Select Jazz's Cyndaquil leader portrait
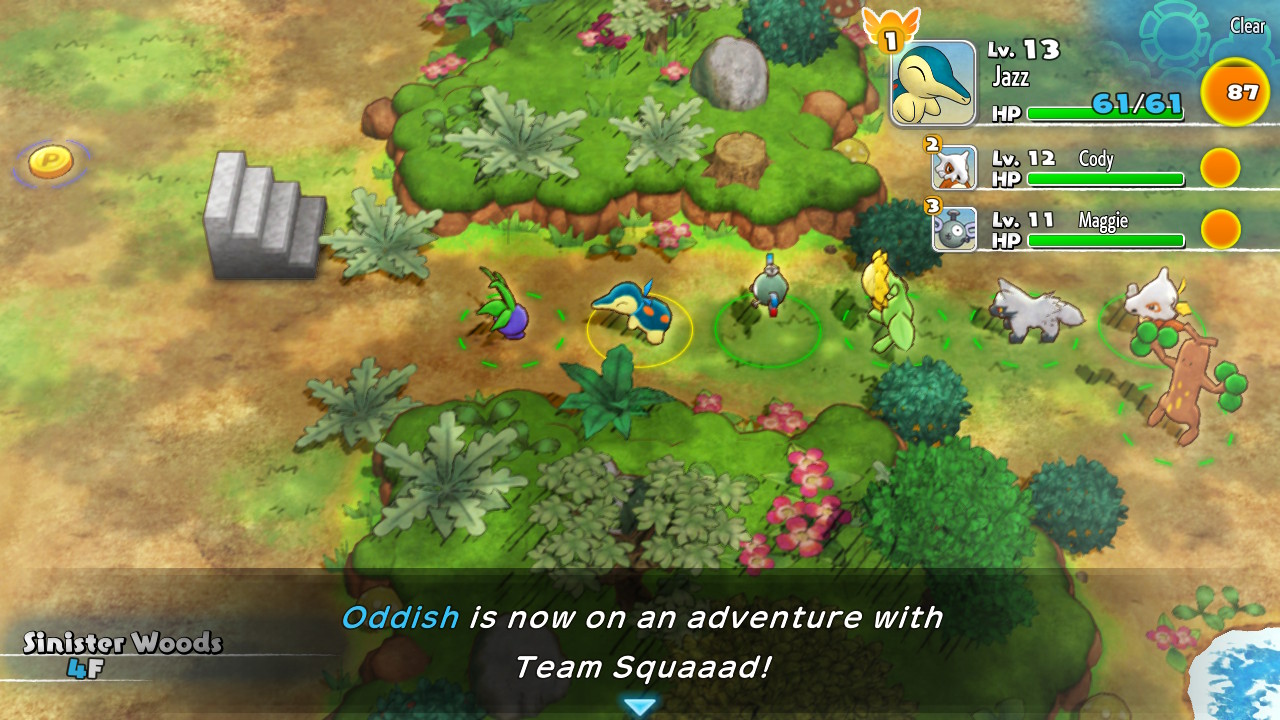The image size is (1280, 720). [933, 83]
